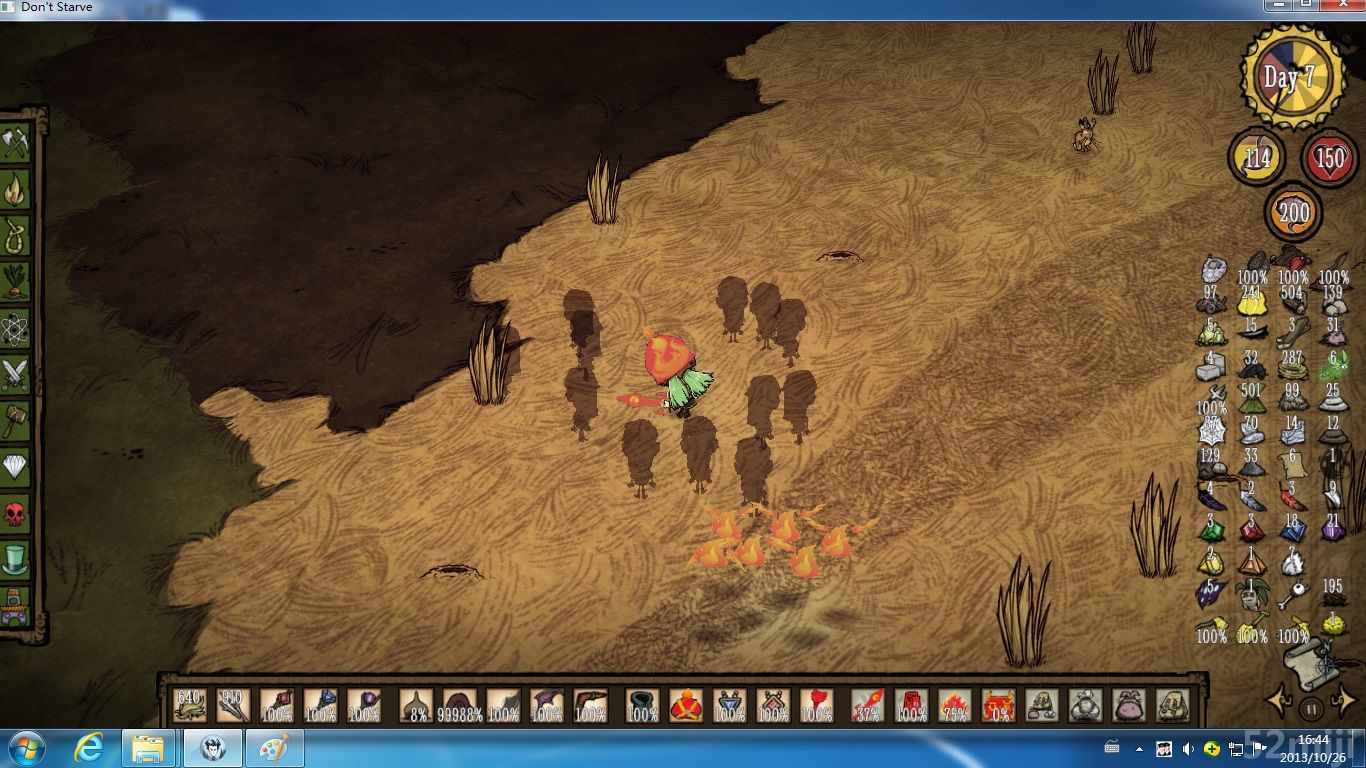Open the Magic red skull tab
The height and width of the screenshot is (768, 1366).
[x=15, y=515]
